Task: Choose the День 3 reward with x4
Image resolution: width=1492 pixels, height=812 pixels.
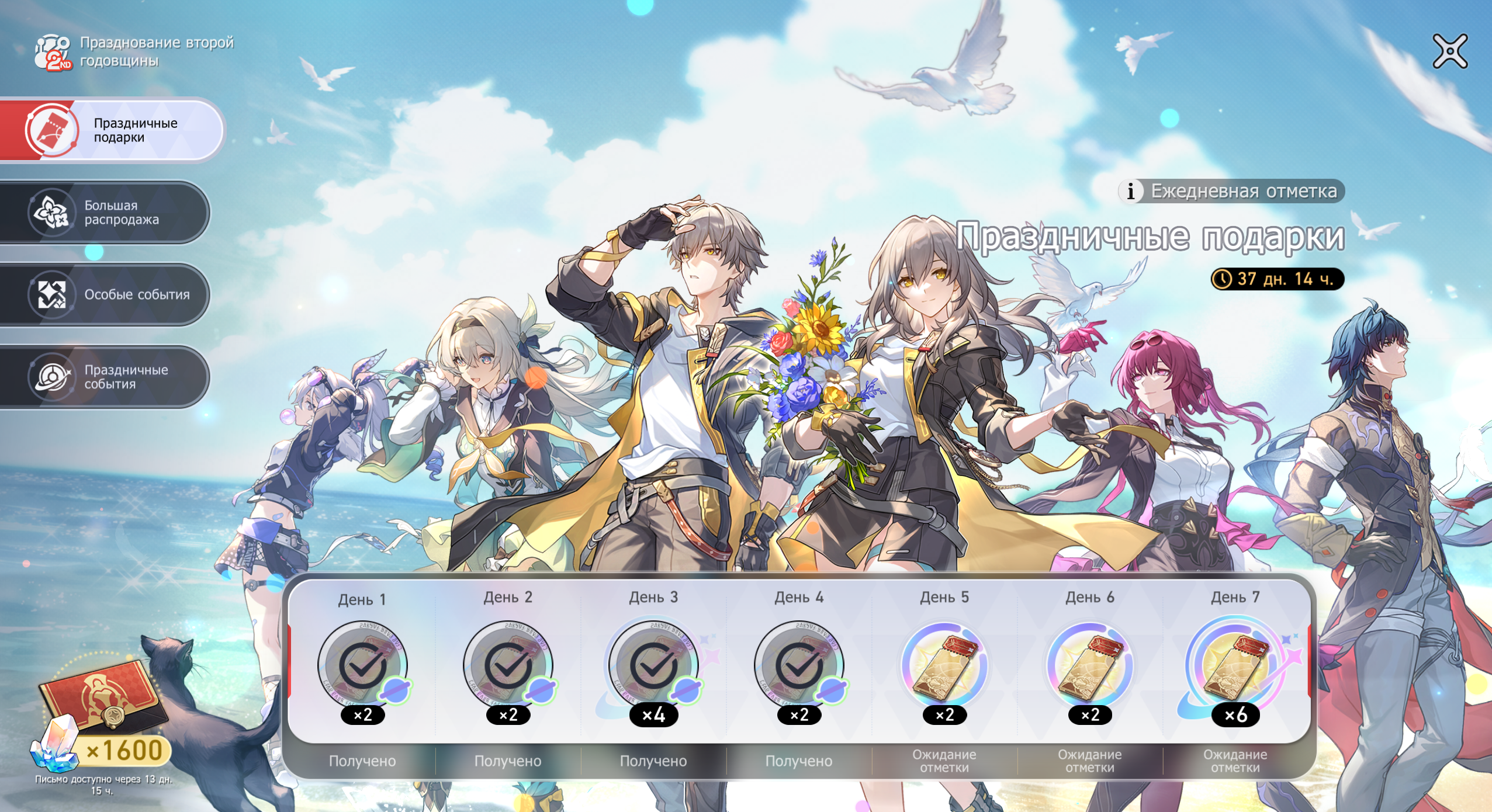Action: coord(653,666)
